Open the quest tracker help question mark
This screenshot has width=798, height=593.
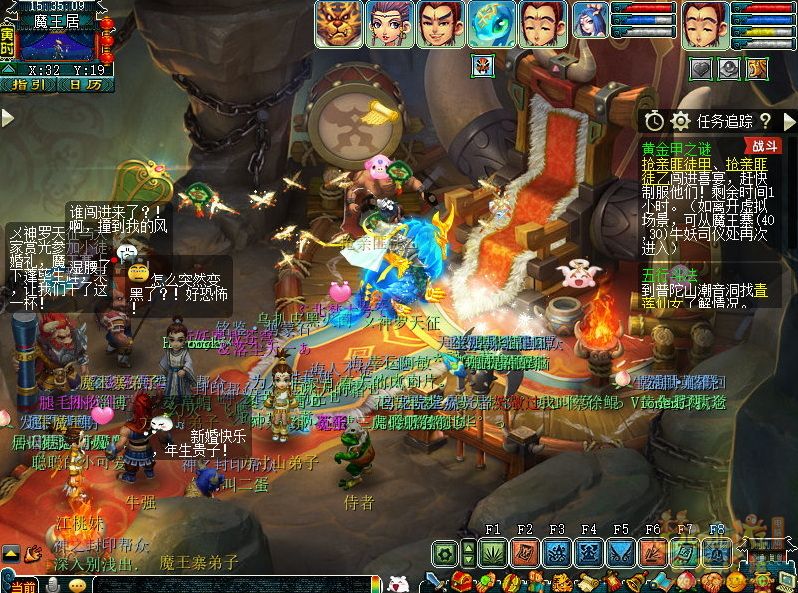[765, 121]
